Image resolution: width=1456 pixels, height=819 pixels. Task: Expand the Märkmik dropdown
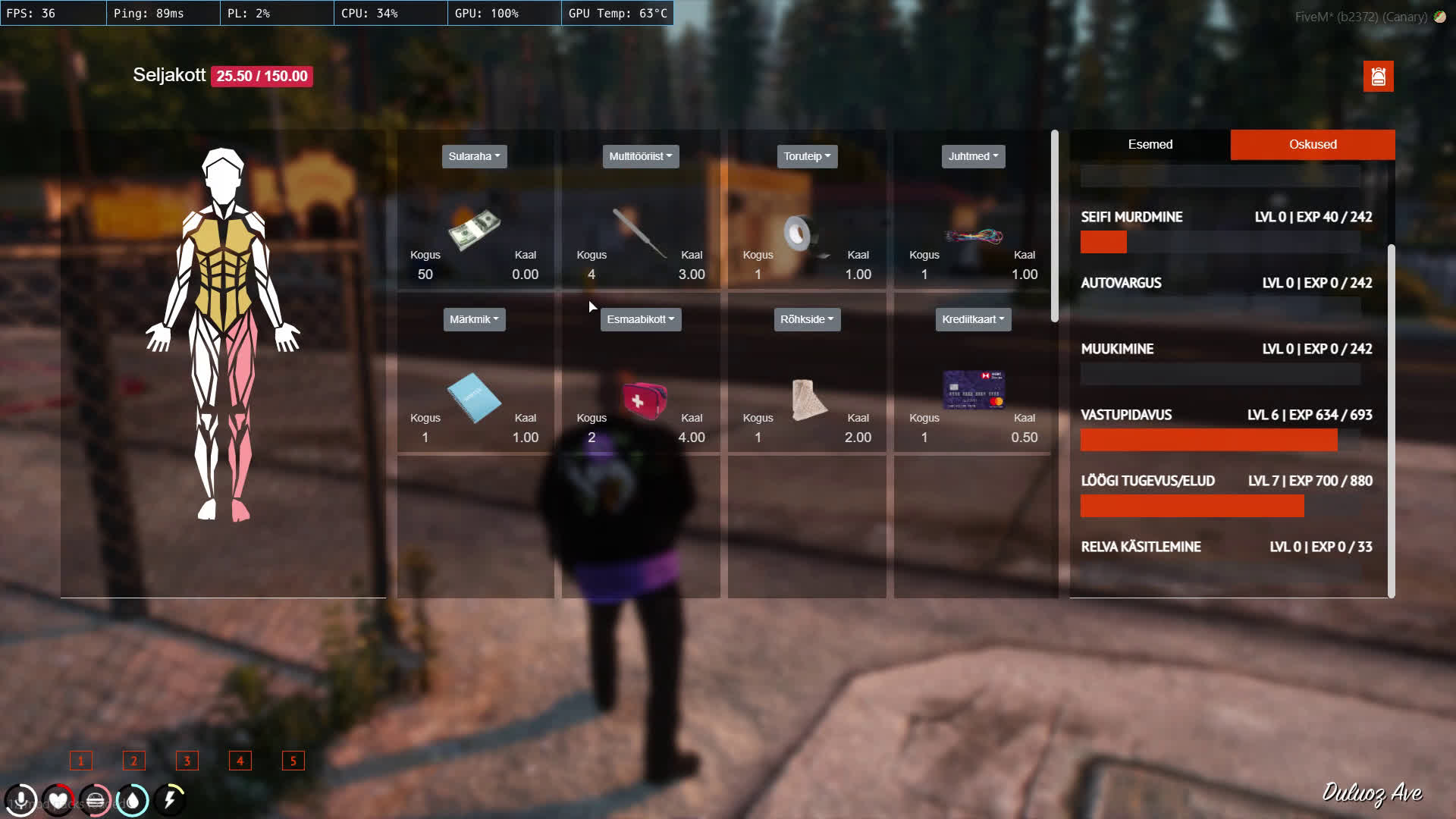click(474, 319)
